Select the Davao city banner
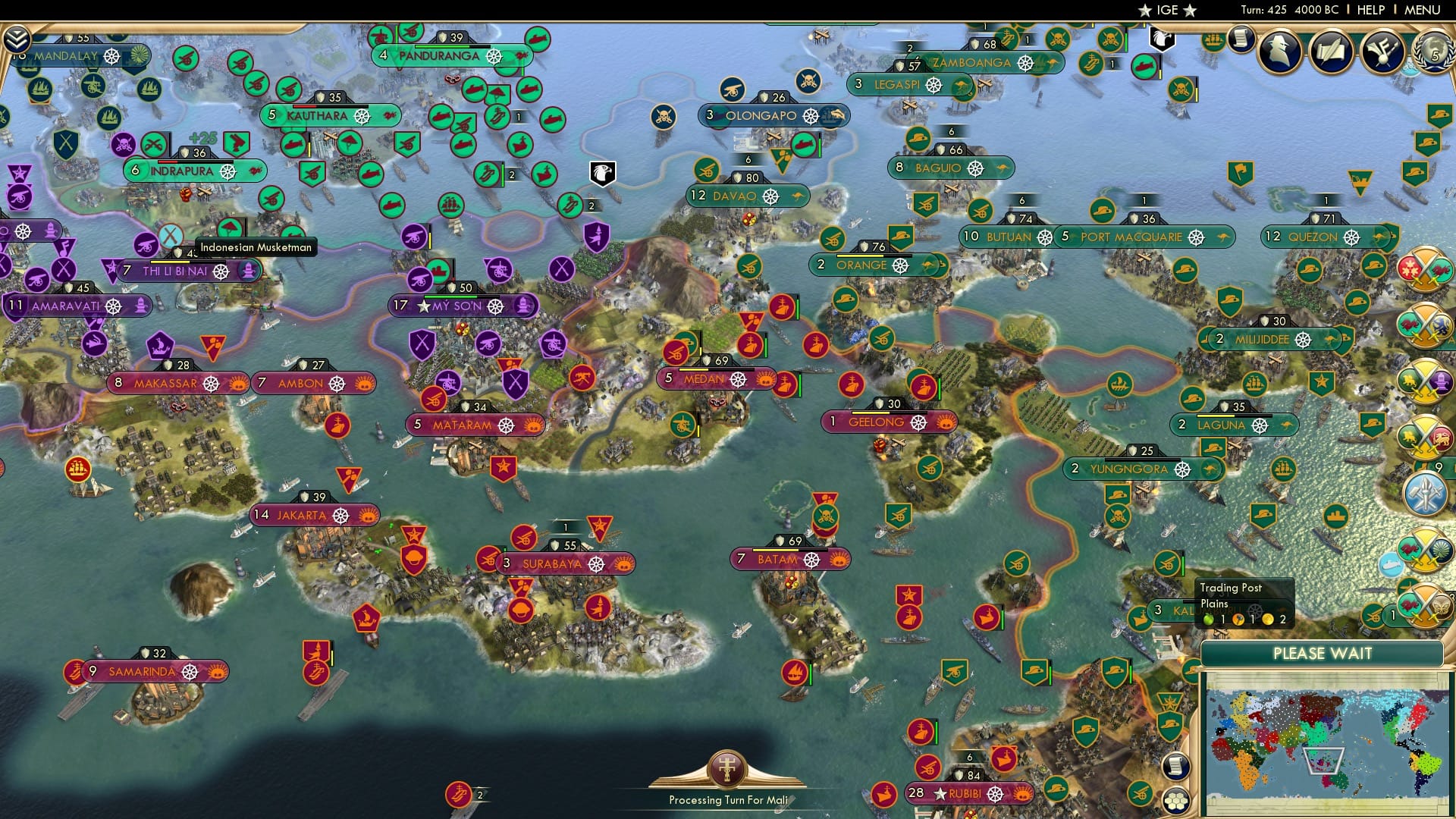 coord(746,196)
